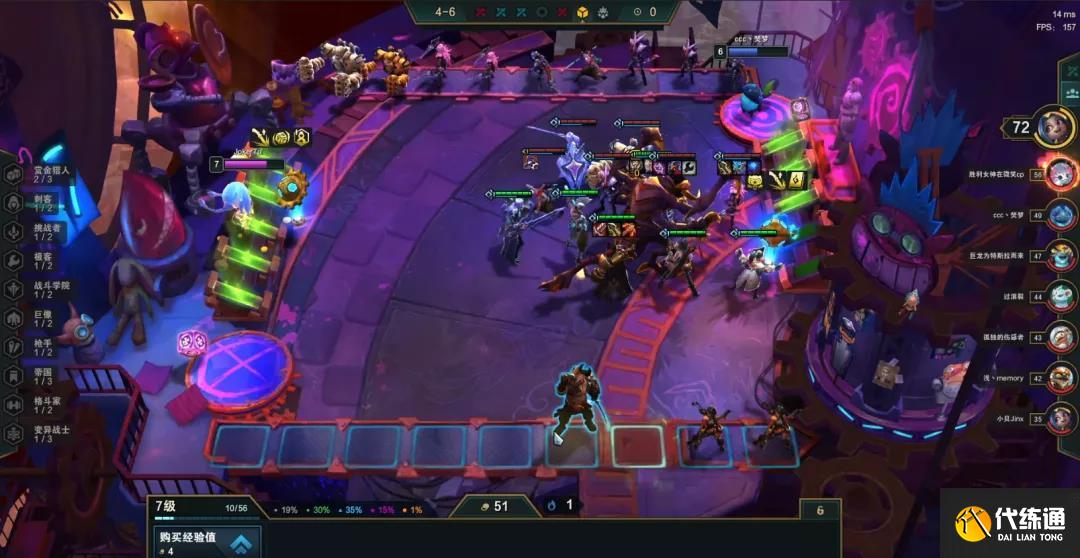View player 浅丶memory's board
This screenshot has height=558, width=1080.
click(1061, 378)
